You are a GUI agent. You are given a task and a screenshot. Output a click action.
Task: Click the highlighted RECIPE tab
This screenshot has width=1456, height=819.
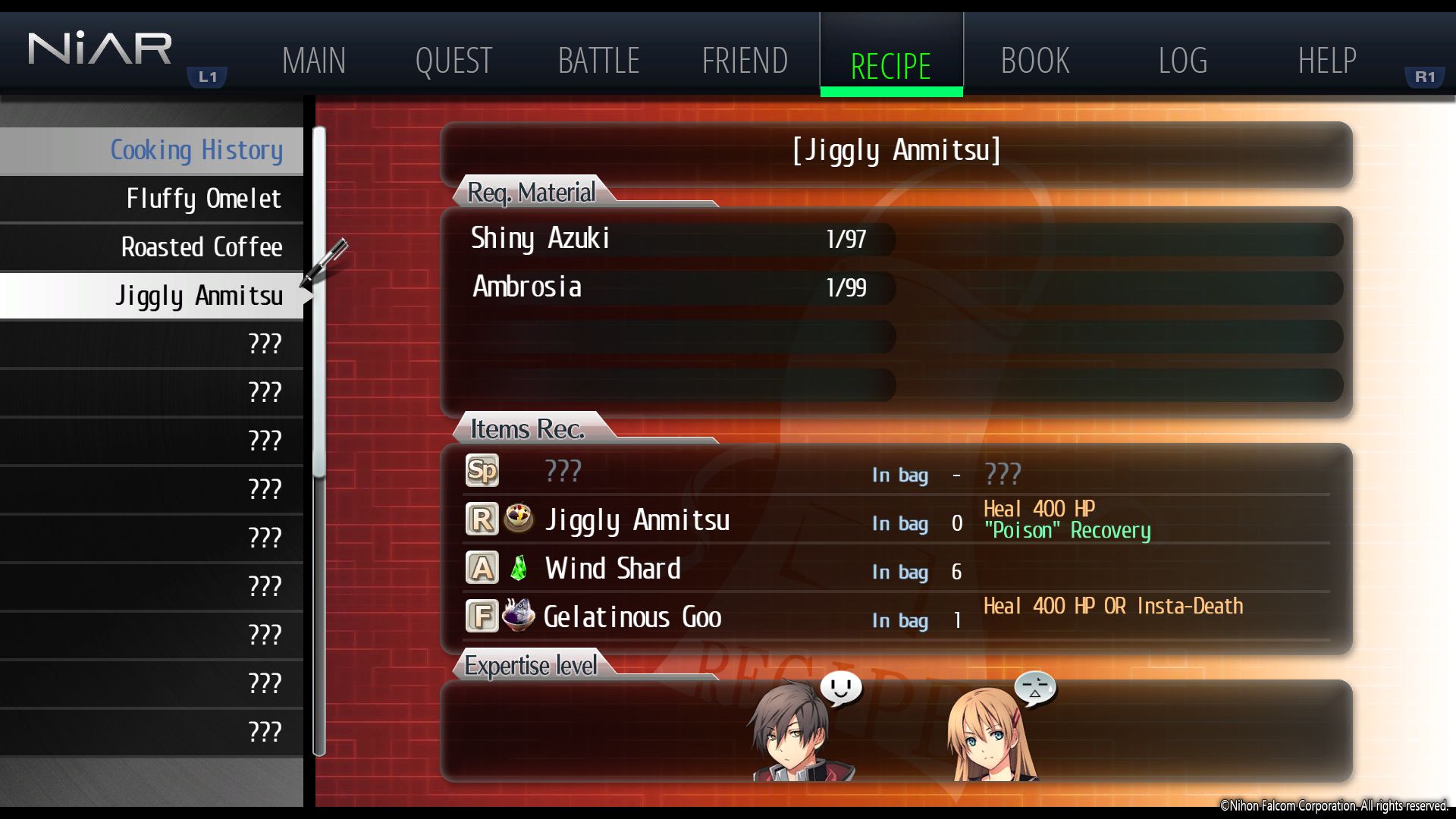(891, 65)
